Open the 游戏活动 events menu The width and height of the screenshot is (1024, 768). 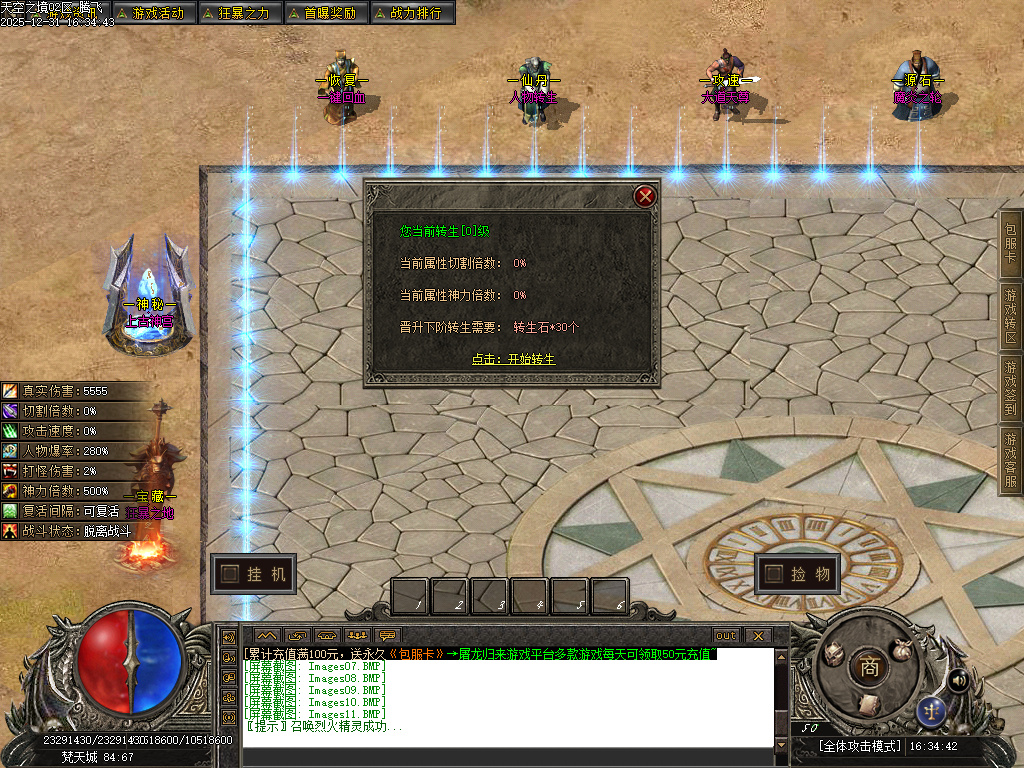pyautogui.click(x=151, y=13)
